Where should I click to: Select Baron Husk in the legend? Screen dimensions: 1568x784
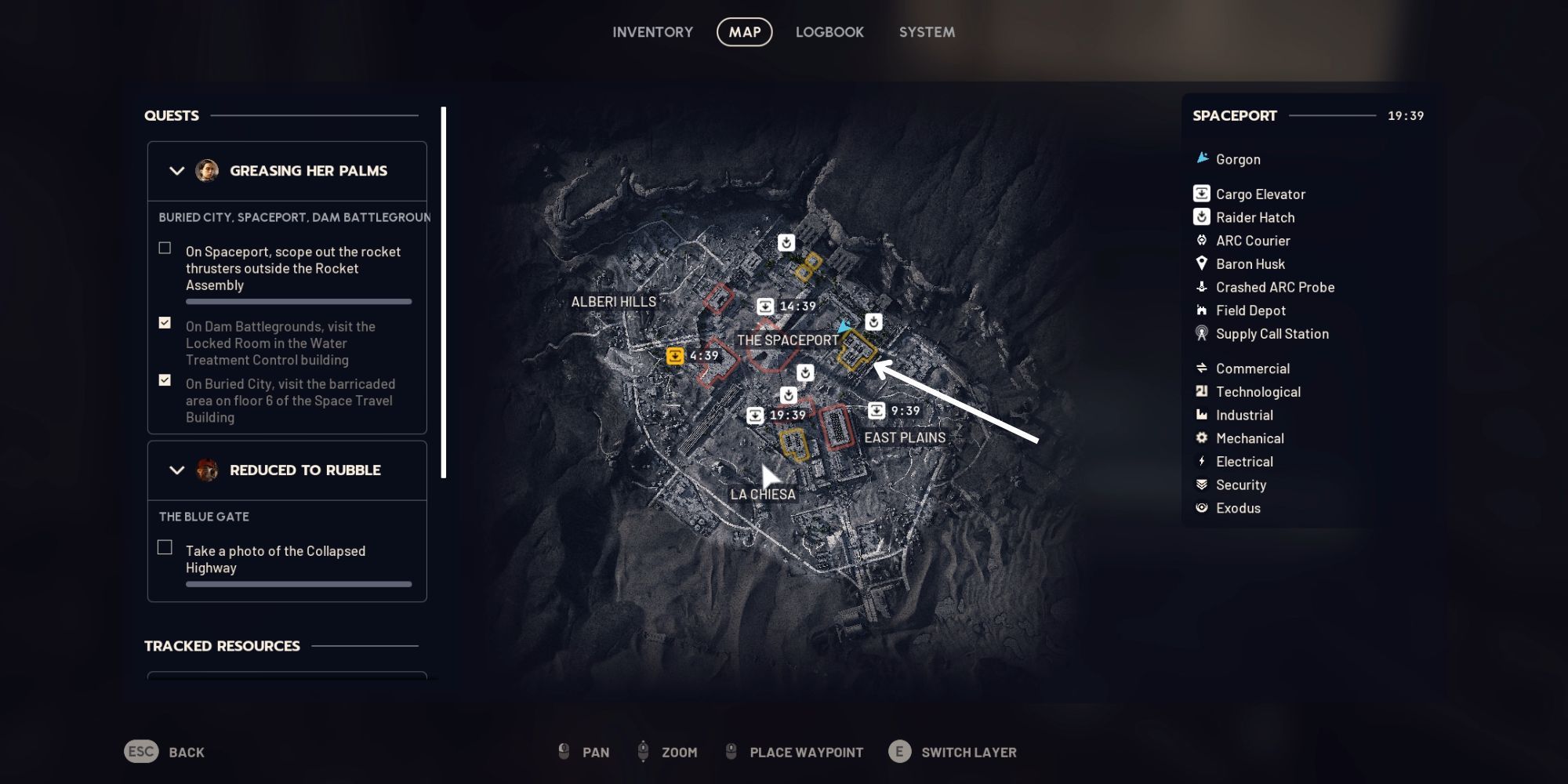click(1250, 264)
